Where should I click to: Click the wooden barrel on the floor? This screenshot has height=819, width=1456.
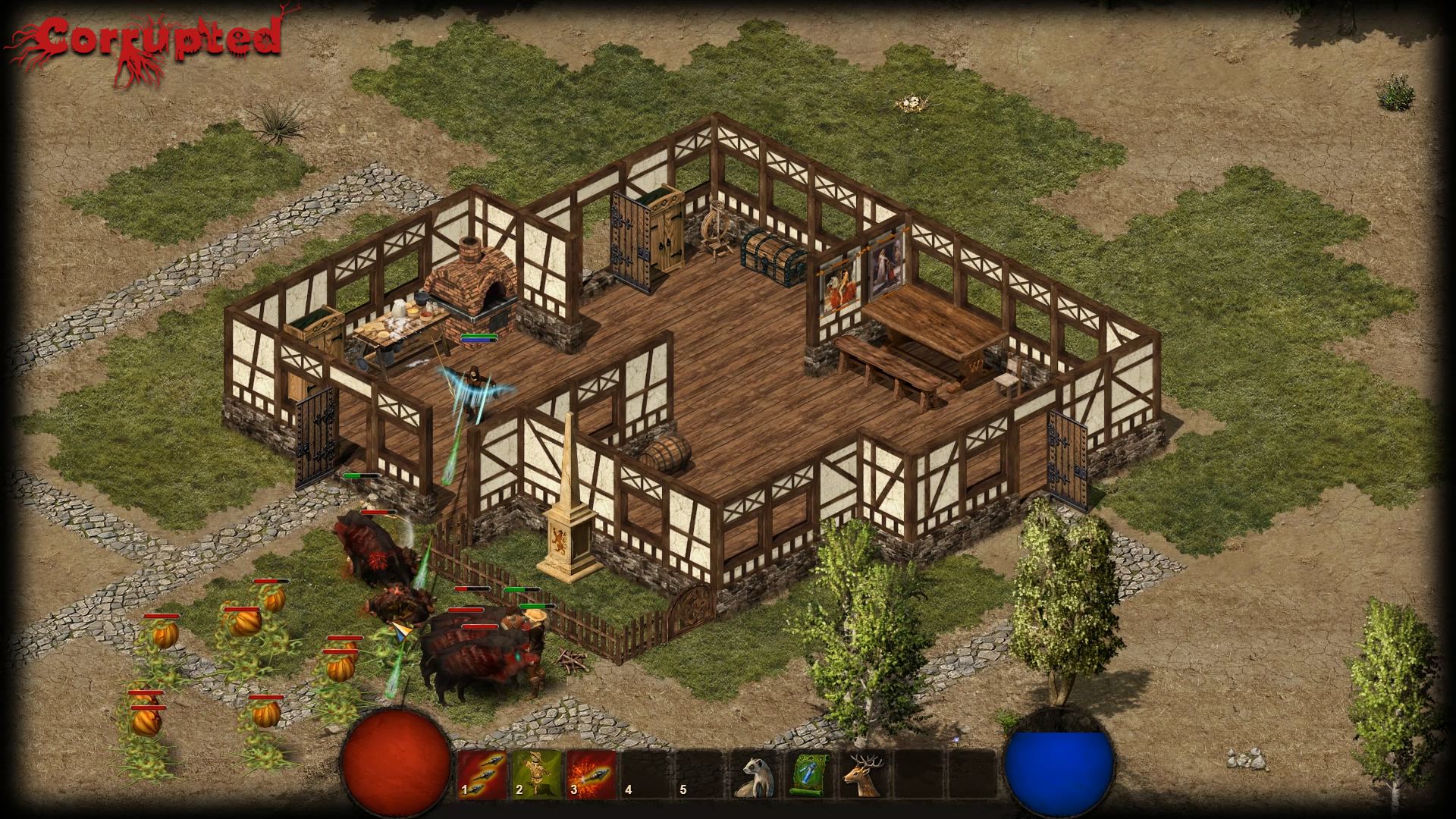tap(666, 455)
